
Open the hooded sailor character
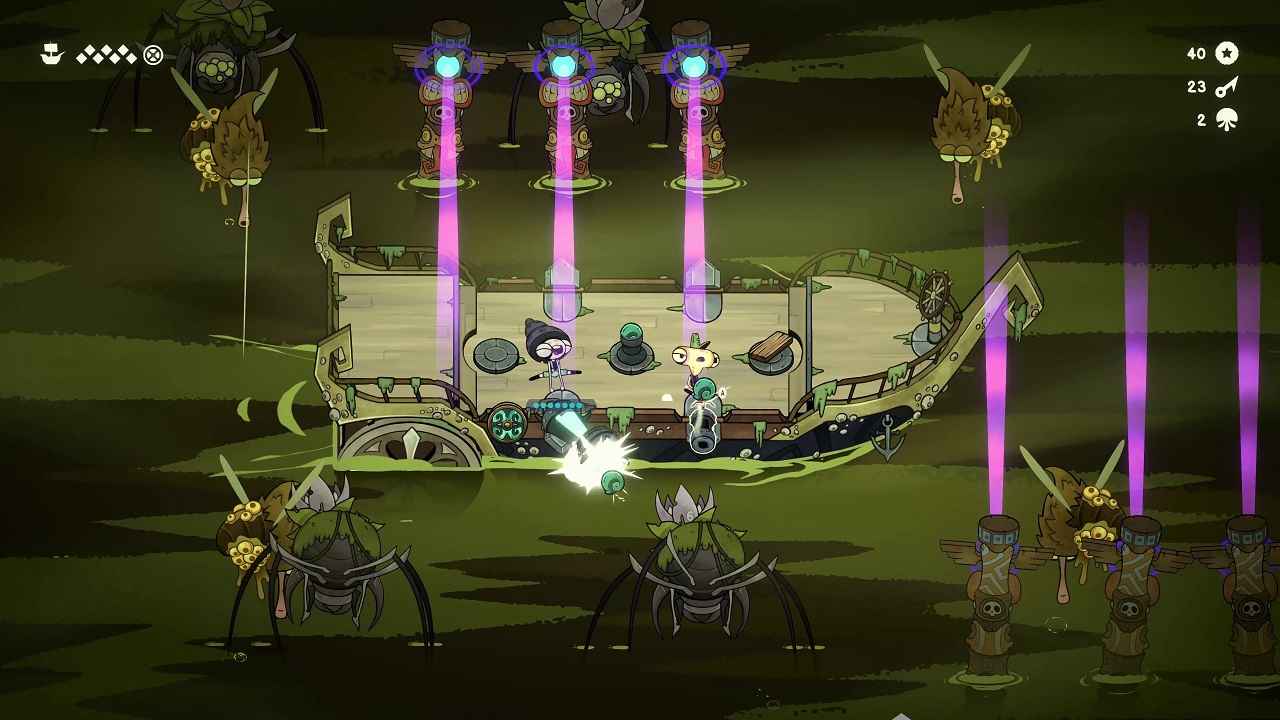(548, 352)
